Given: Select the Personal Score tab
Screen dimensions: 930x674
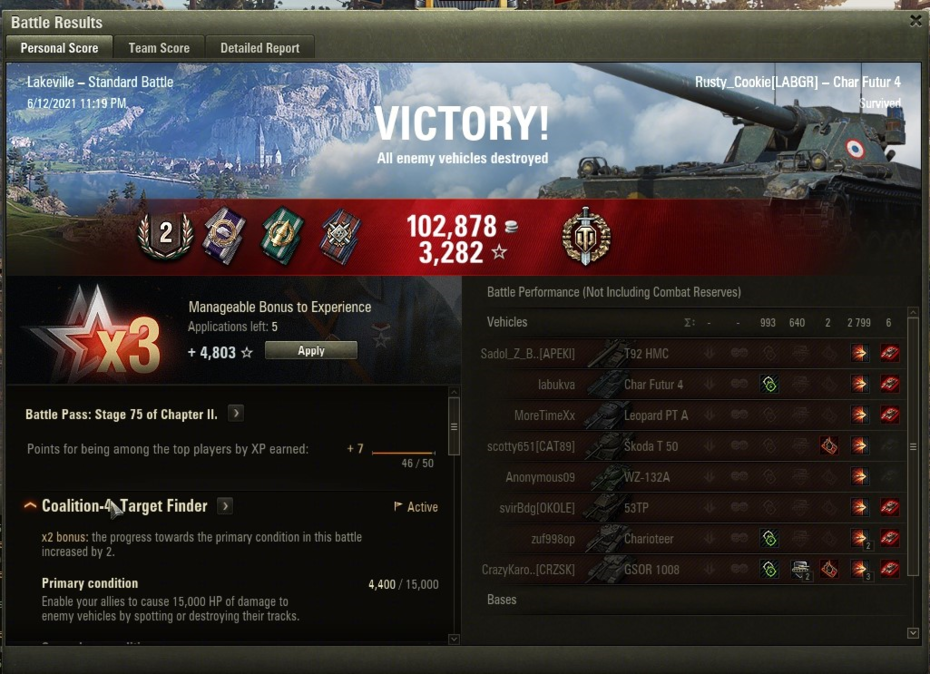Looking at the screenshot, I should point(59,47).
